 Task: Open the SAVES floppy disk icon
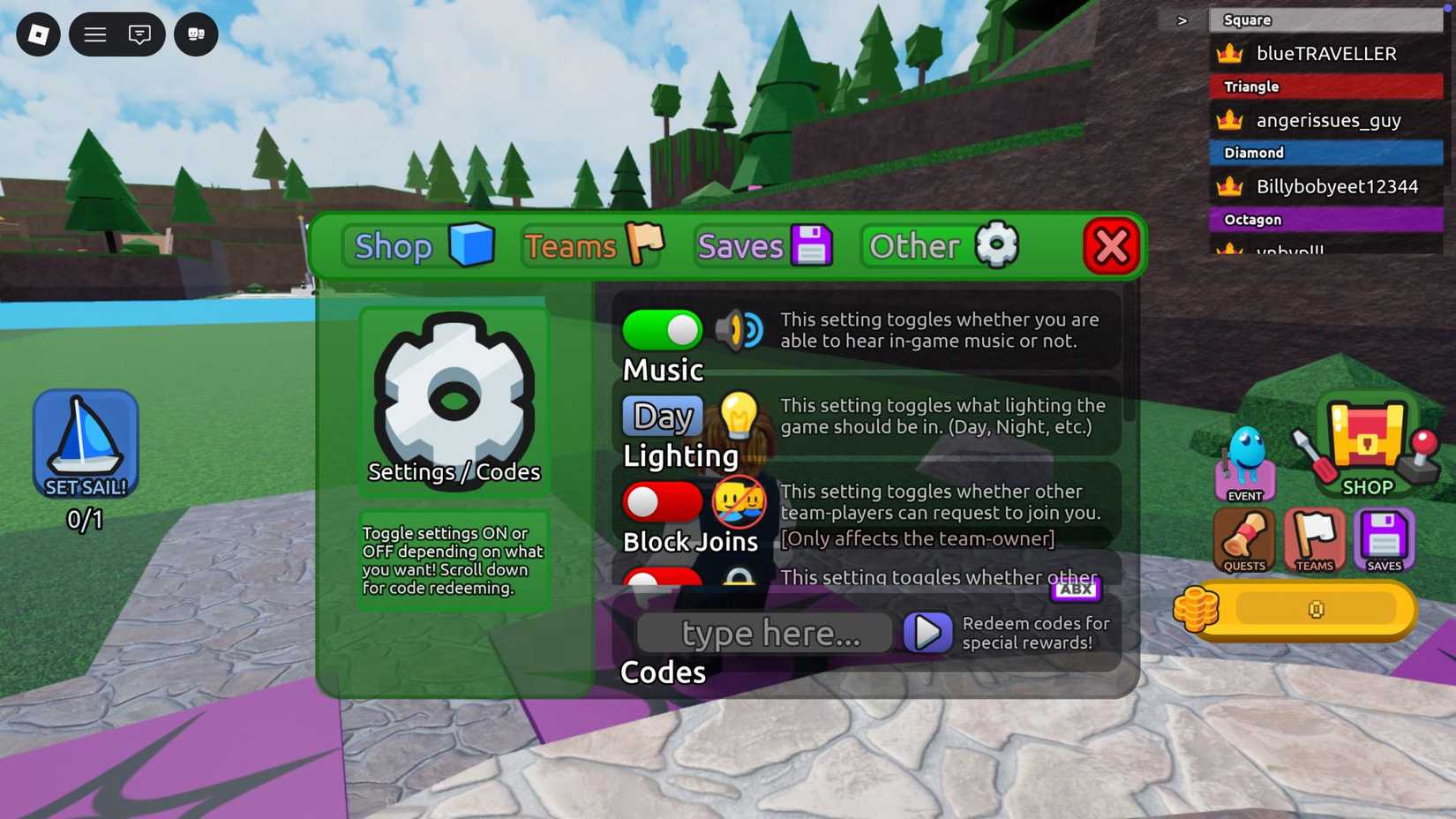pos(1384,538)
